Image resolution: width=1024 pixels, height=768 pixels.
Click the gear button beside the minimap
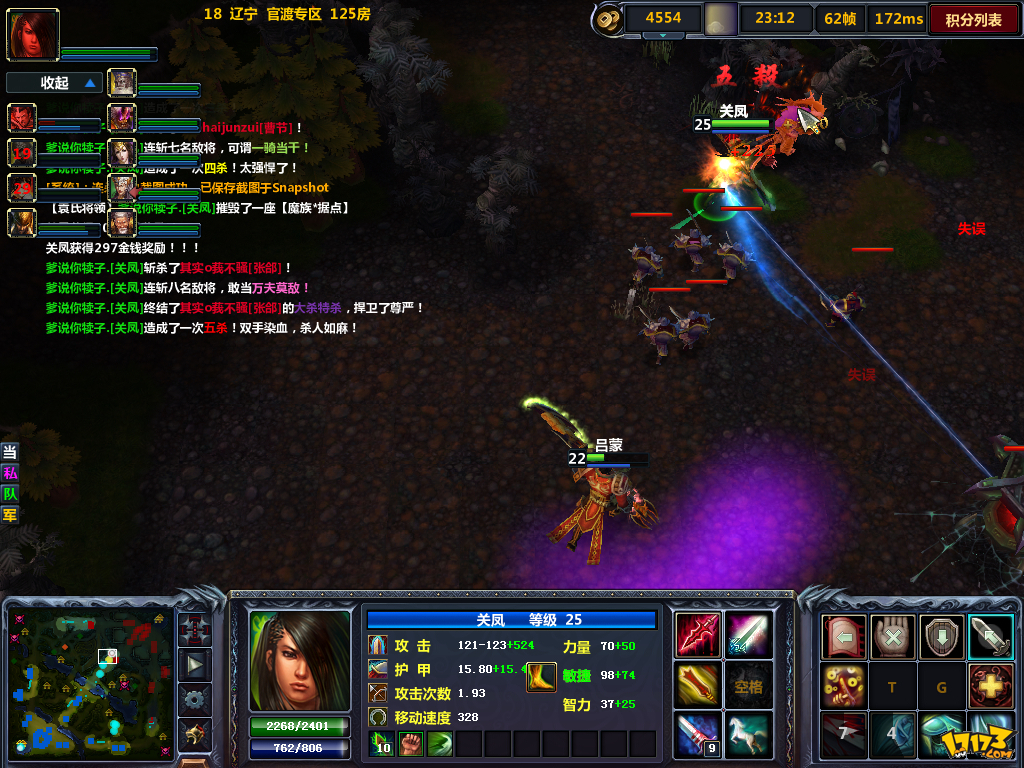(194, 698)
